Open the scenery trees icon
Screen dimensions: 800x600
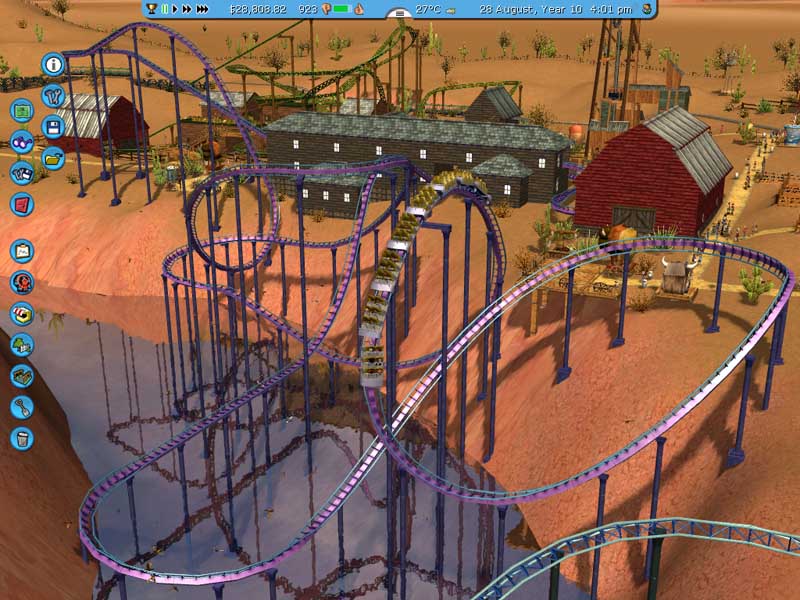click(x=22, y=344)
